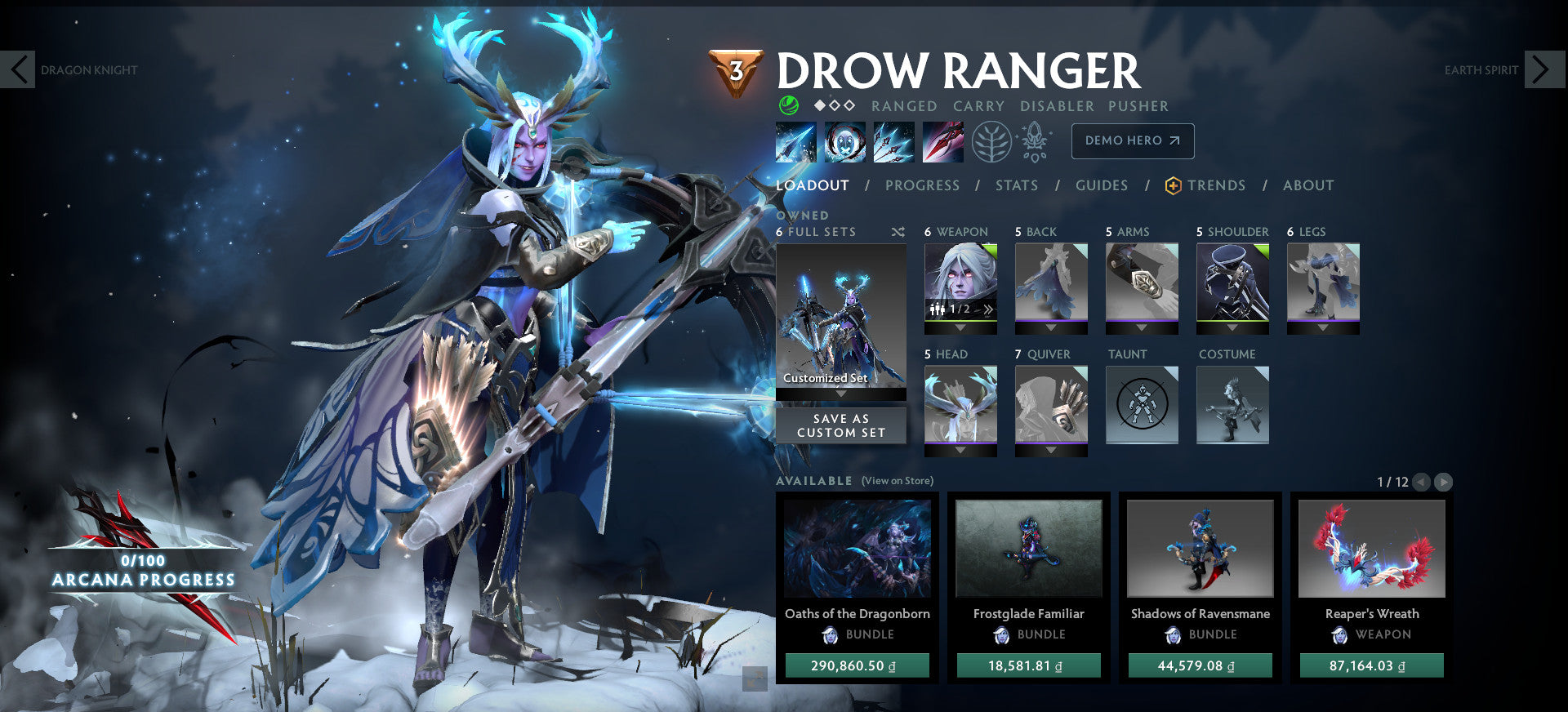Click the Marksmanship ability icon
This screenshot has height=712, width=1568.
pos(941,141)
